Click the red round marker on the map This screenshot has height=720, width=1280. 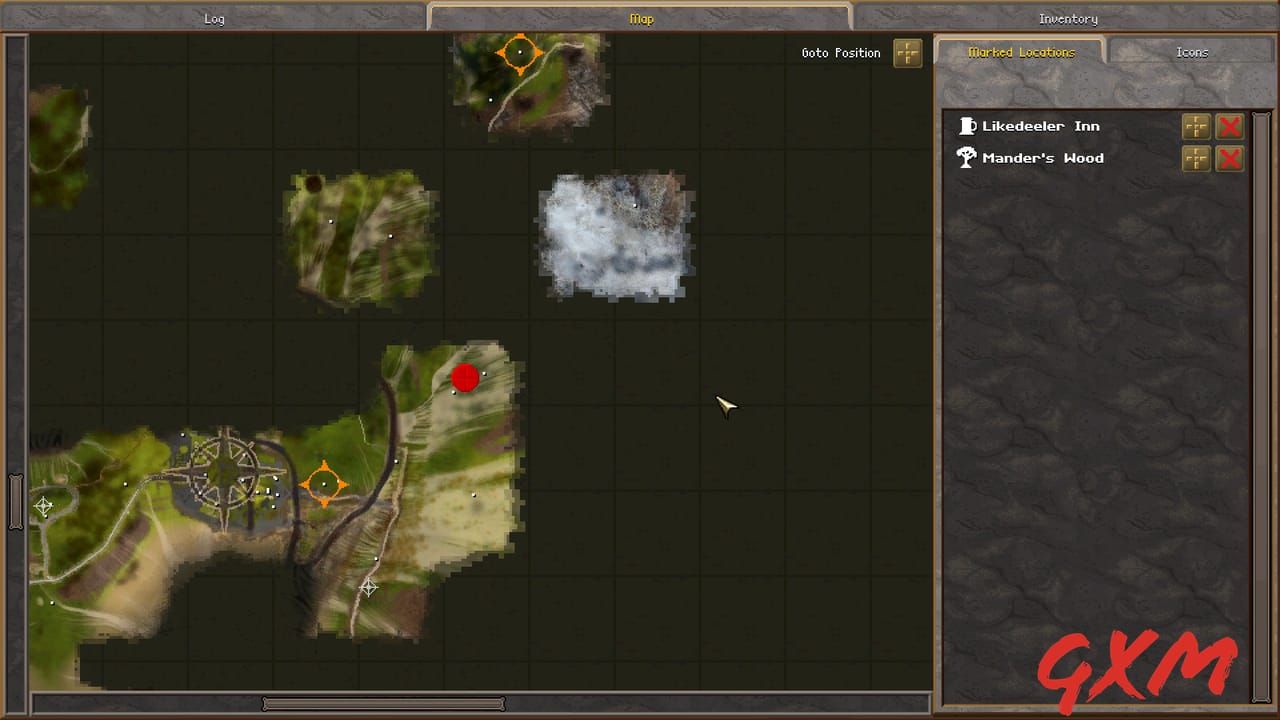[x=465, y=378]
